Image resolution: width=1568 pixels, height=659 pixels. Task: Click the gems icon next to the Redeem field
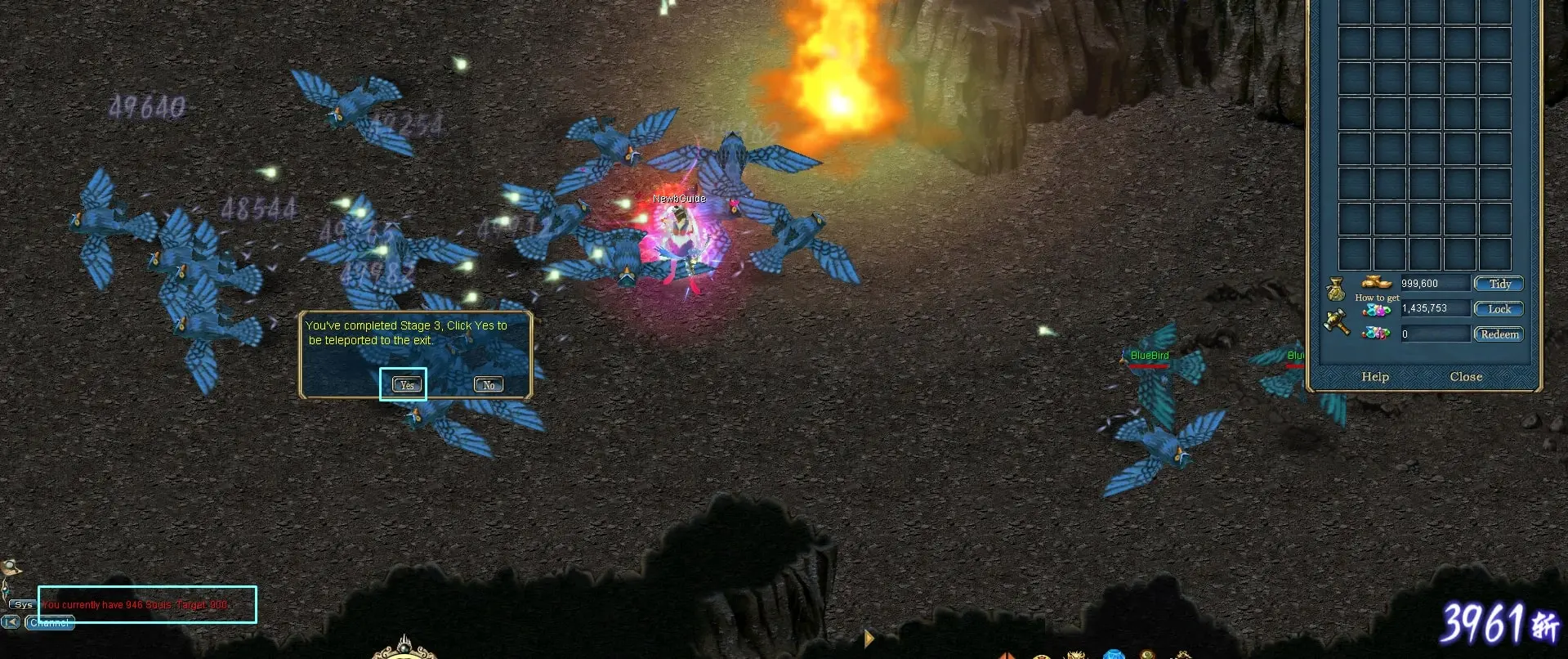point(1376,334)
